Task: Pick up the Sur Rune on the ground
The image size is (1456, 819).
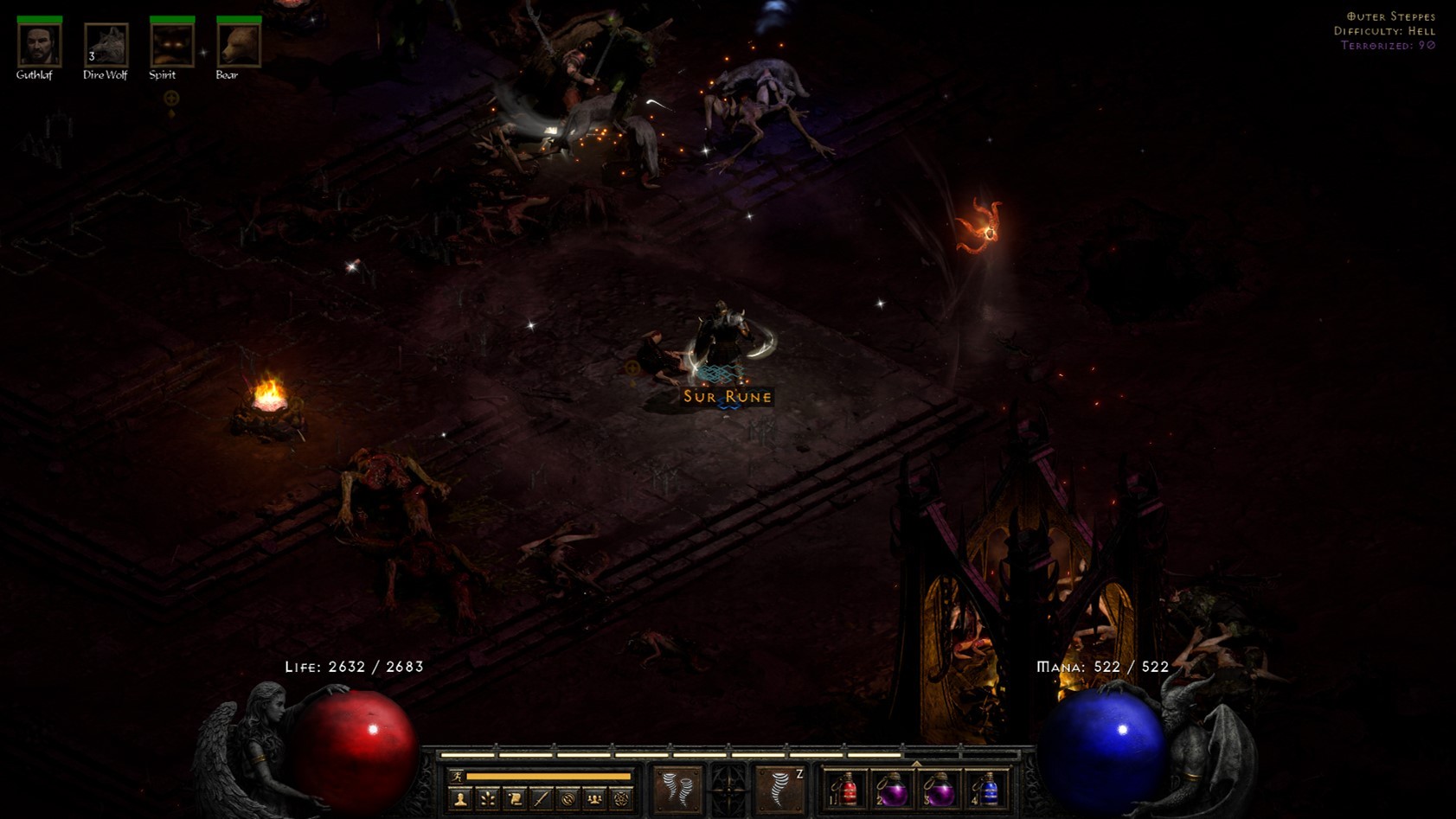Action: (725, 397)
